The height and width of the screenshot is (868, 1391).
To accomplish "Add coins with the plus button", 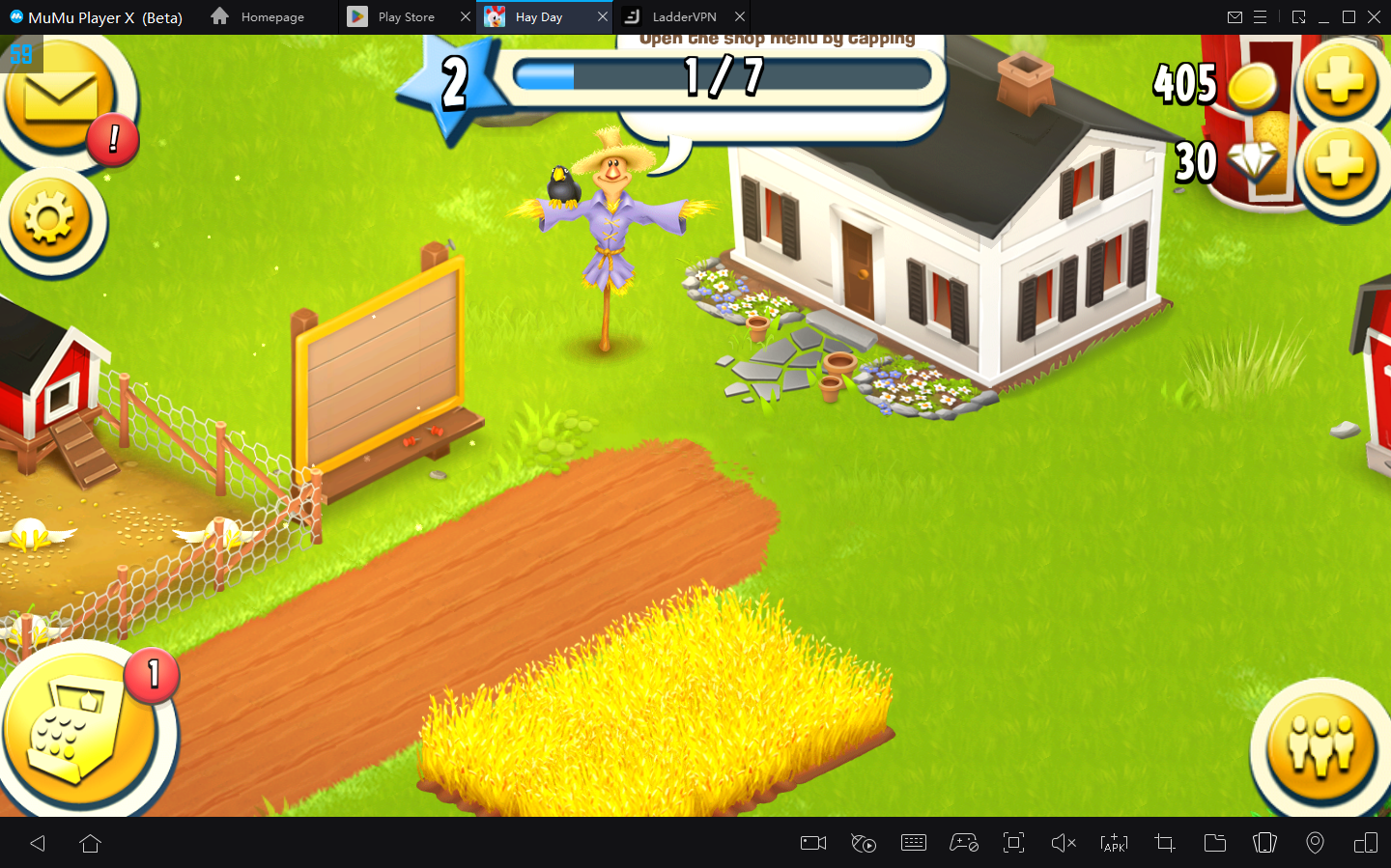I will tap(1340, 83).
